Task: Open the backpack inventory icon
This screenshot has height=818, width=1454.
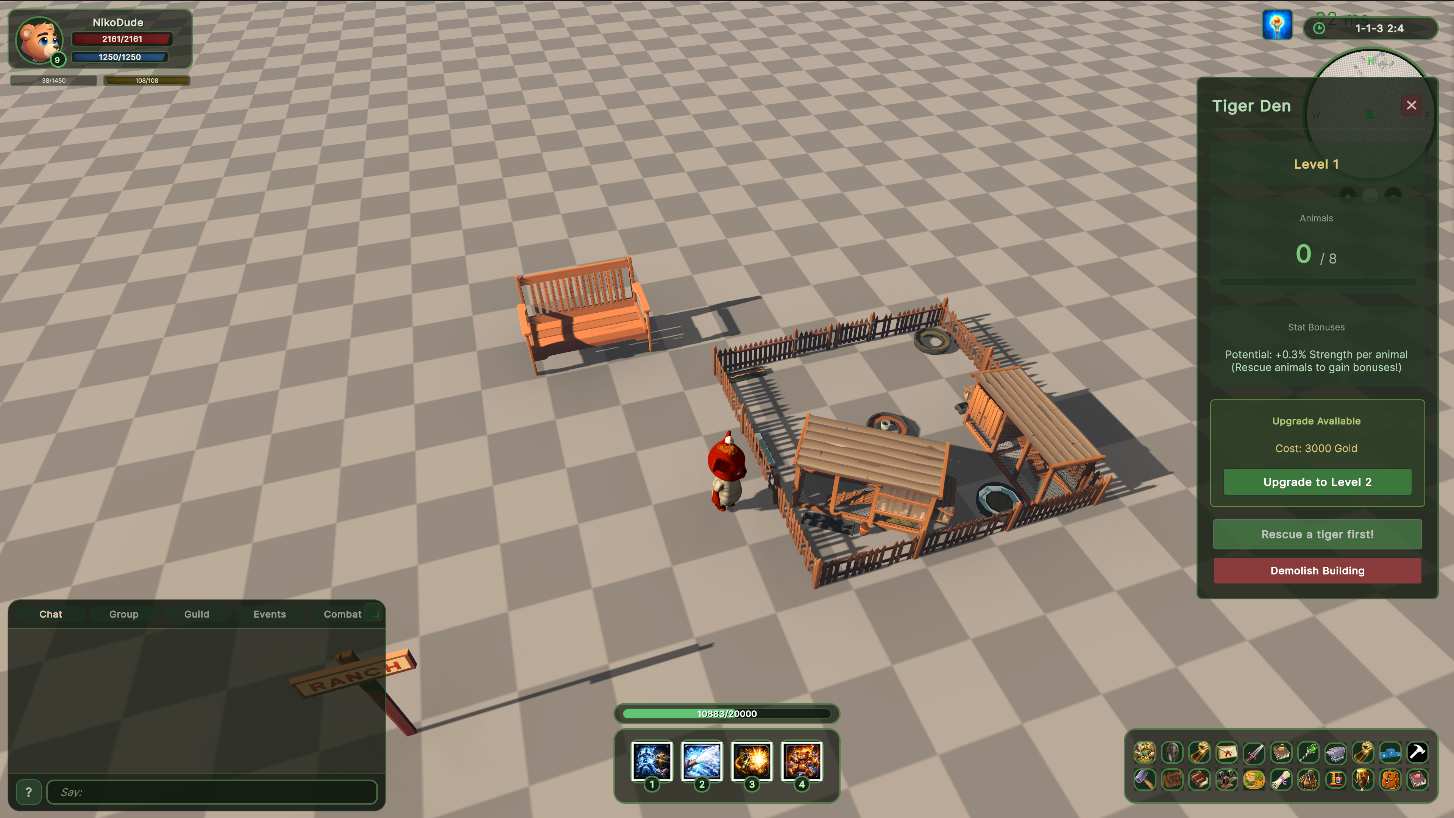Action: click(x=1389, y=779)
